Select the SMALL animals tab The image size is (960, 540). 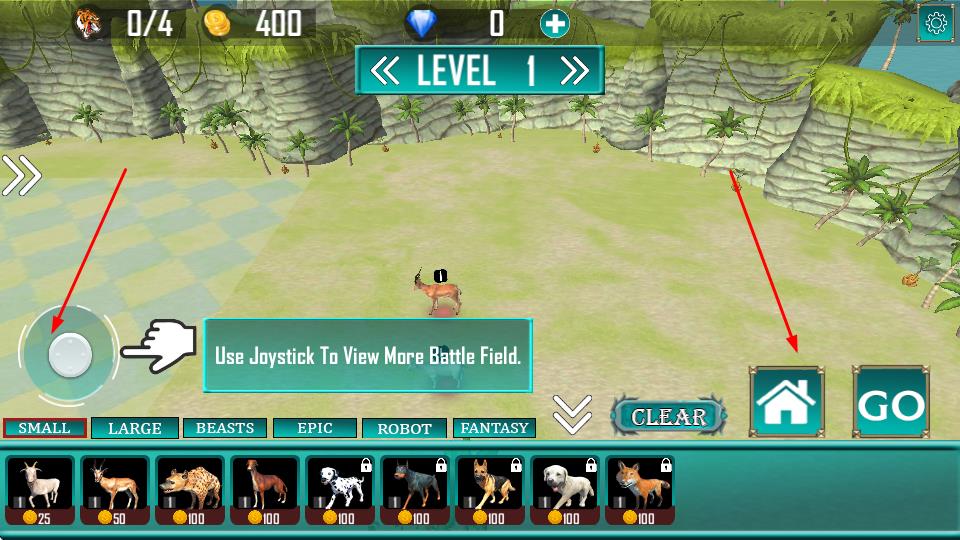tap(45, 428)
